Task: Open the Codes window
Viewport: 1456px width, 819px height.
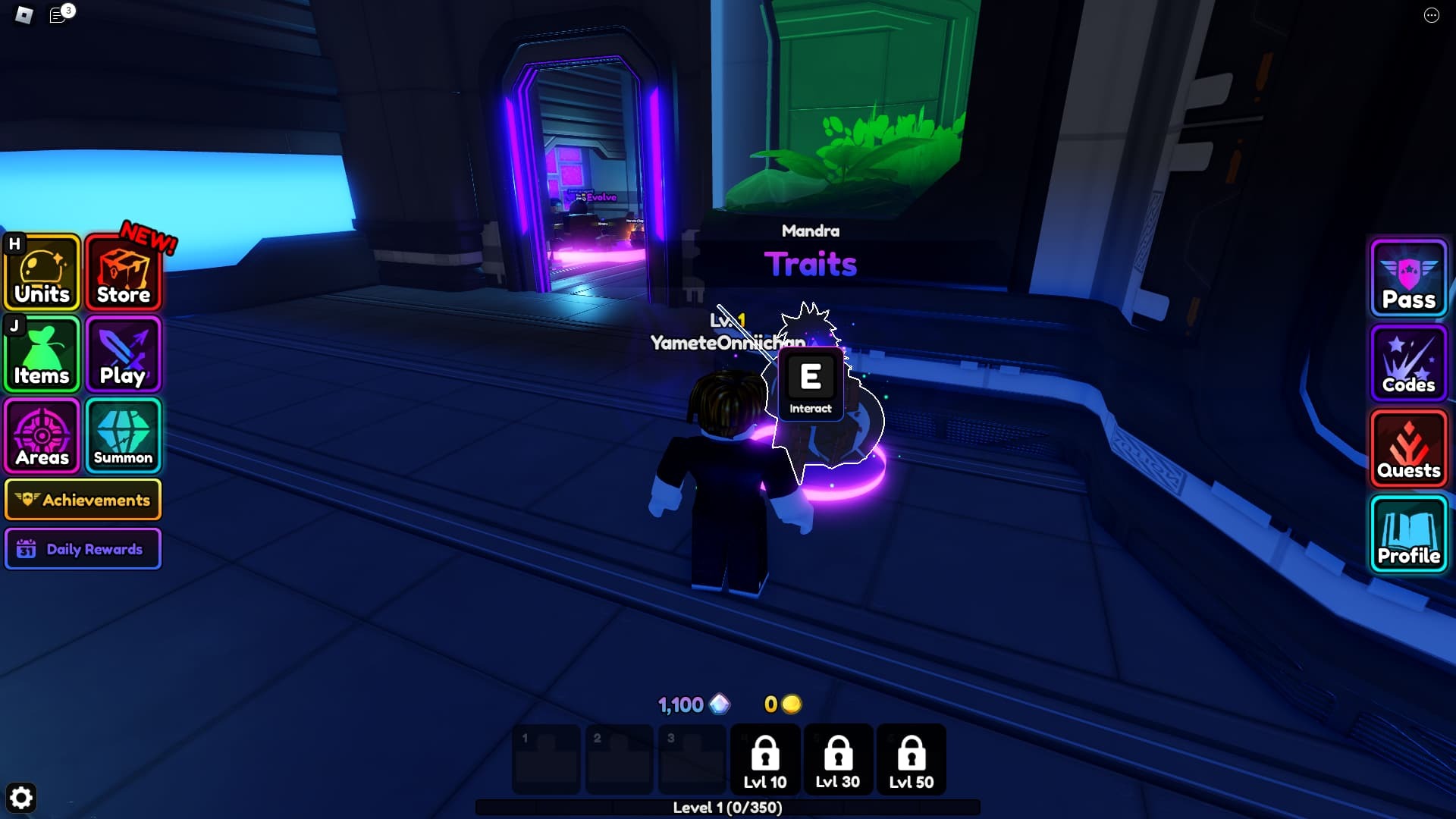Action: click(x=1408, y=363)
